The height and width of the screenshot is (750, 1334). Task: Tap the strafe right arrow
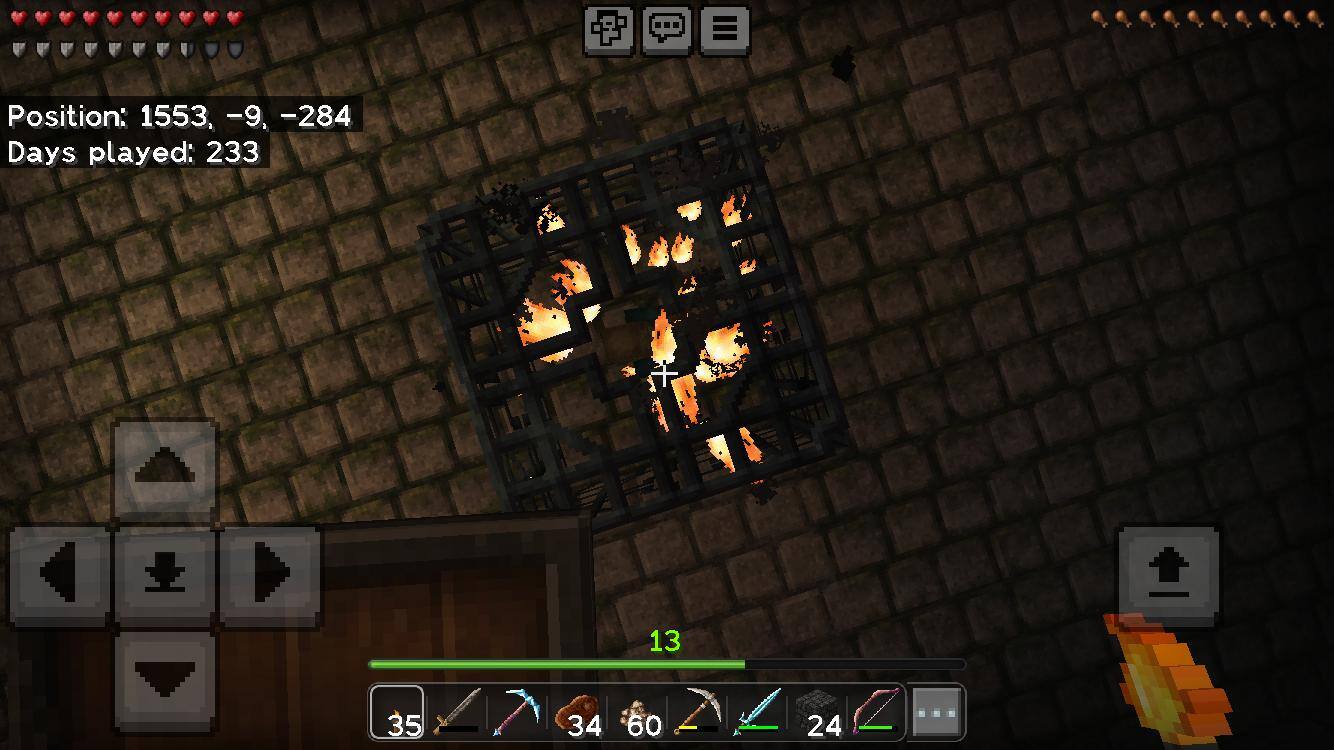(269, 574)
